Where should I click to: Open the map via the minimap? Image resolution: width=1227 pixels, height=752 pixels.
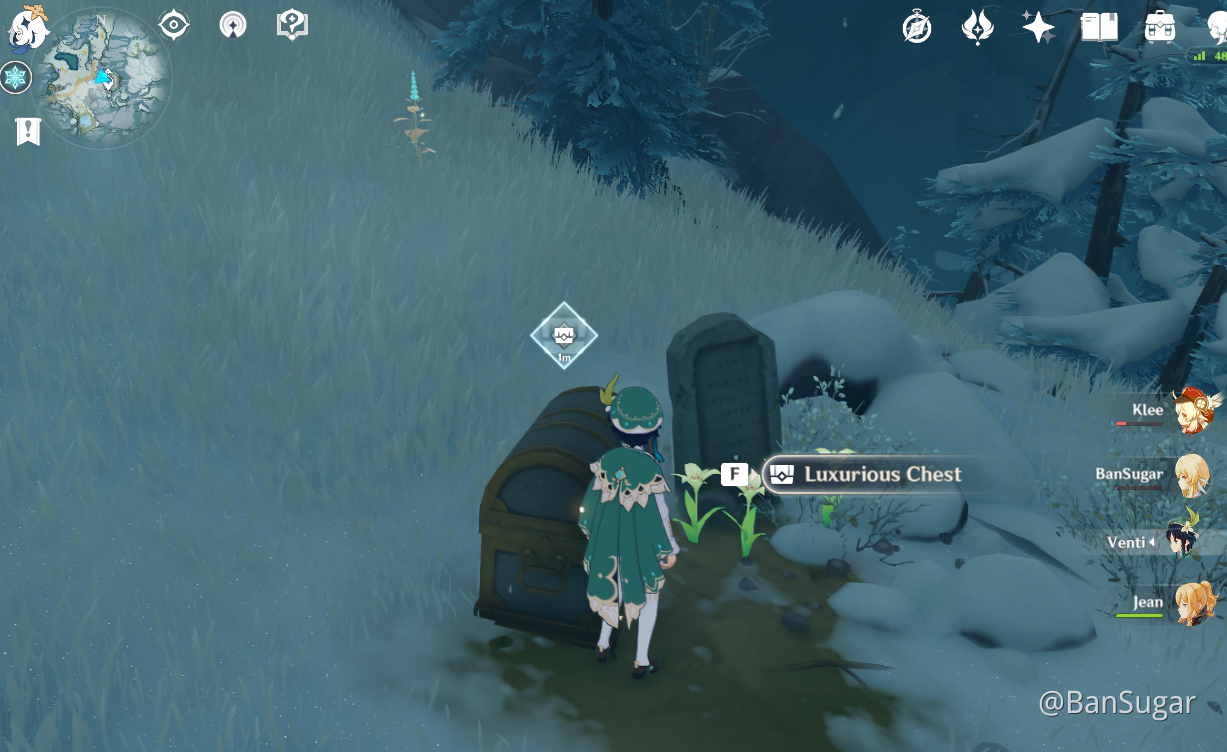(x=103, y=78)
